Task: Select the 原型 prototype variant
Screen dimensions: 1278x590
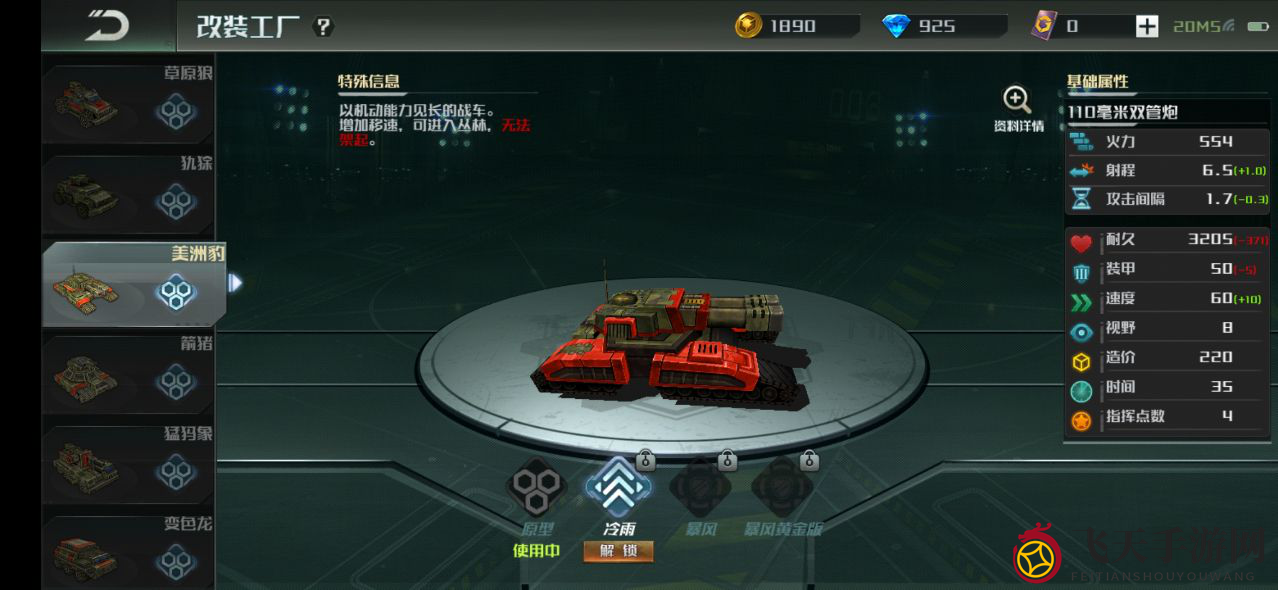Action: pyautogui.click(x=538, y=488)
